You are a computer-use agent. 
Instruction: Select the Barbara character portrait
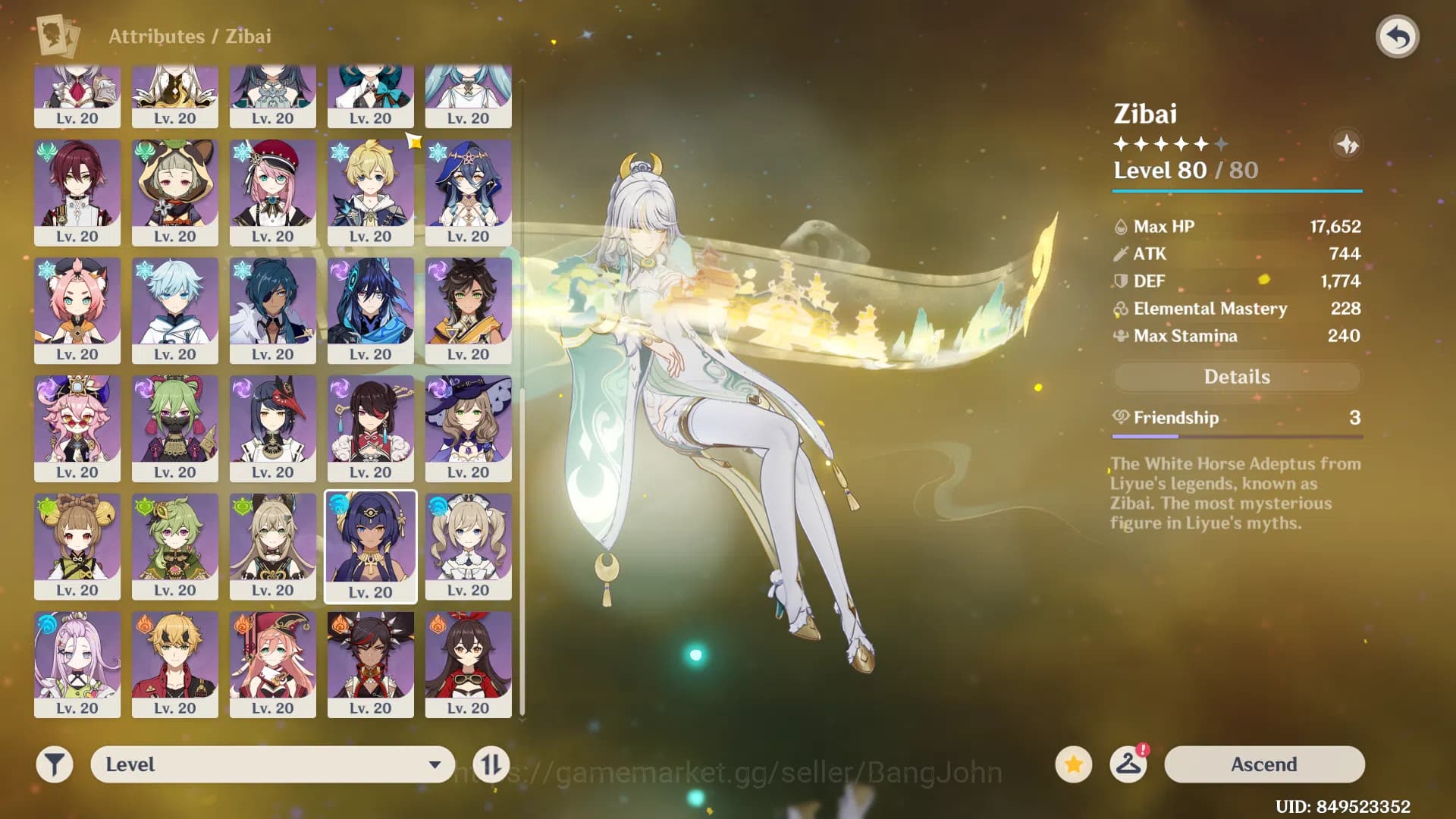[x=468, y=546]
